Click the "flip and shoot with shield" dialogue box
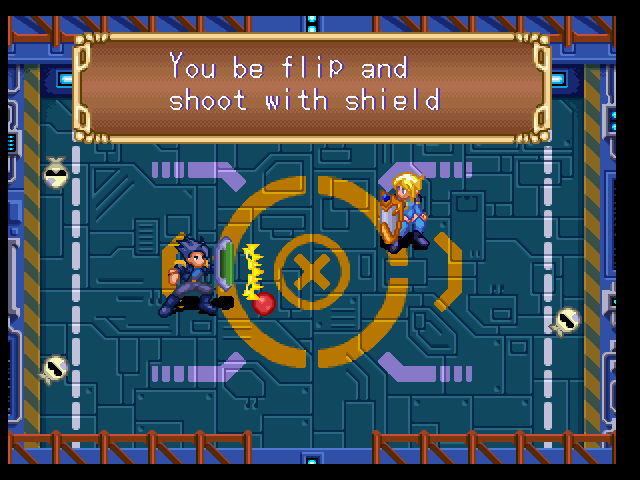The image size is (640, 480). (311, 87)
